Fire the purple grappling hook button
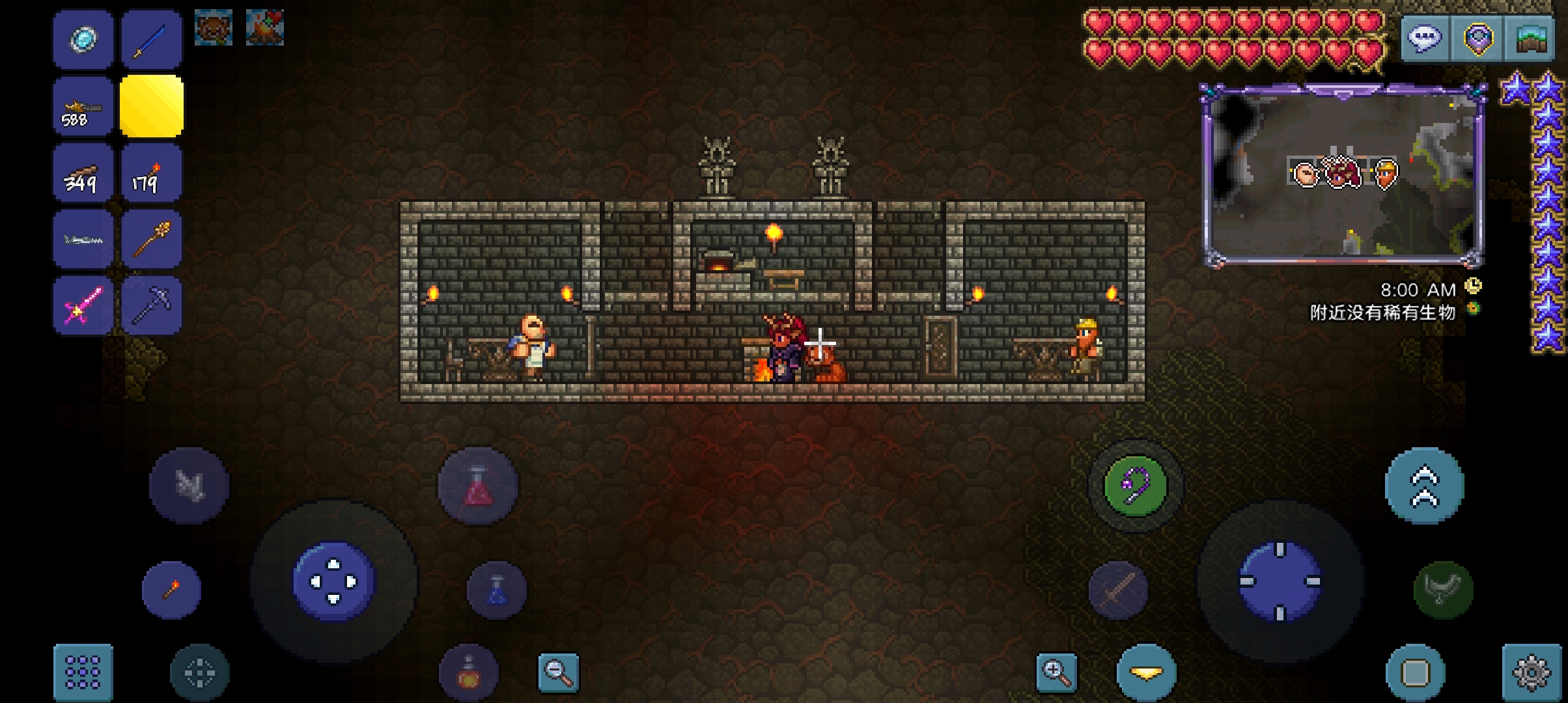The image size is (1568, 703). click(1135, 486)
